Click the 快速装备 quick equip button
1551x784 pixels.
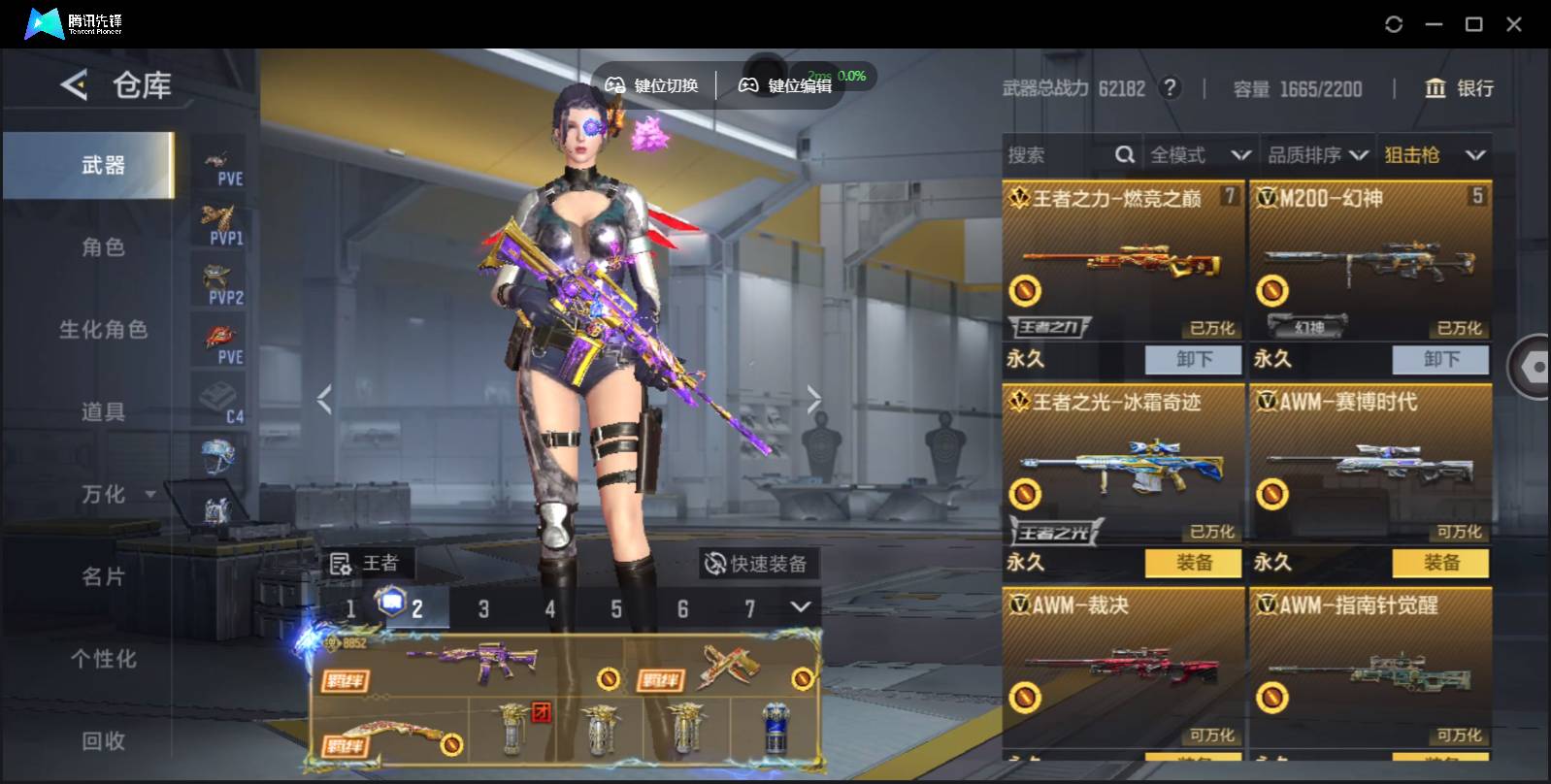pyautogui.click(x=757, y=564)
